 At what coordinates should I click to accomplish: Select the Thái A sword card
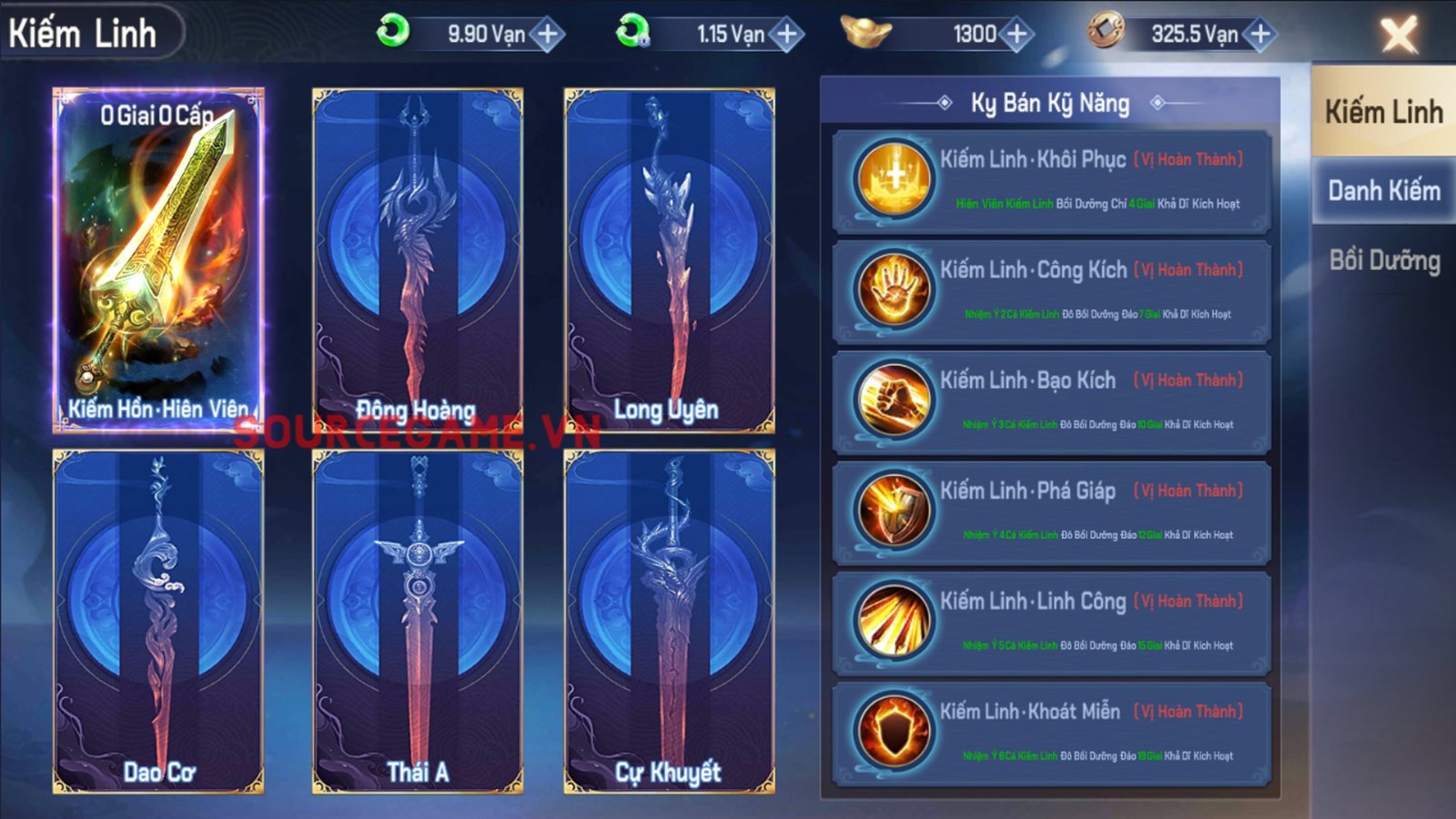click(417, 622)
